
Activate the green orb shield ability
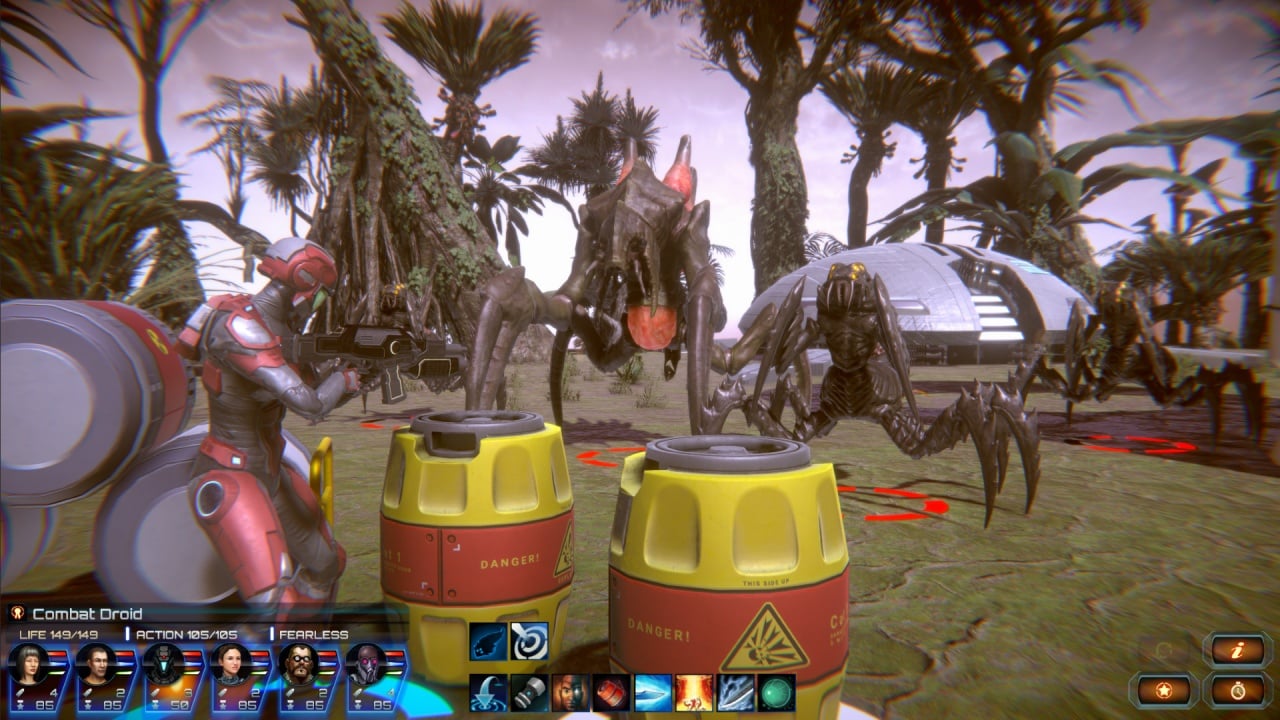pyautogui.click(x=776, y=692)
